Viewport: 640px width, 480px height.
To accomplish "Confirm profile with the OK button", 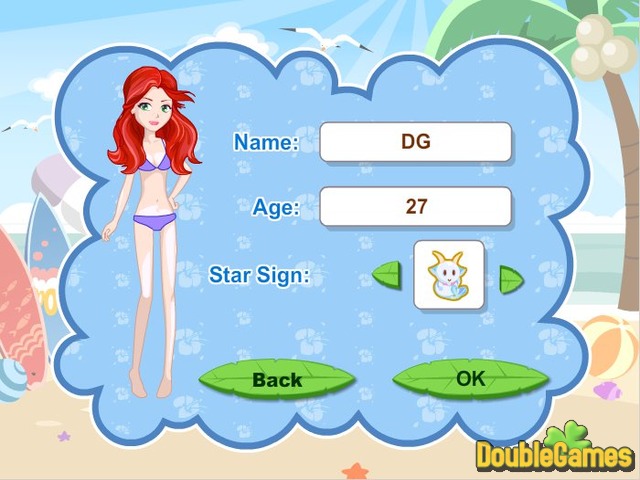I will (x=470, y=378).
